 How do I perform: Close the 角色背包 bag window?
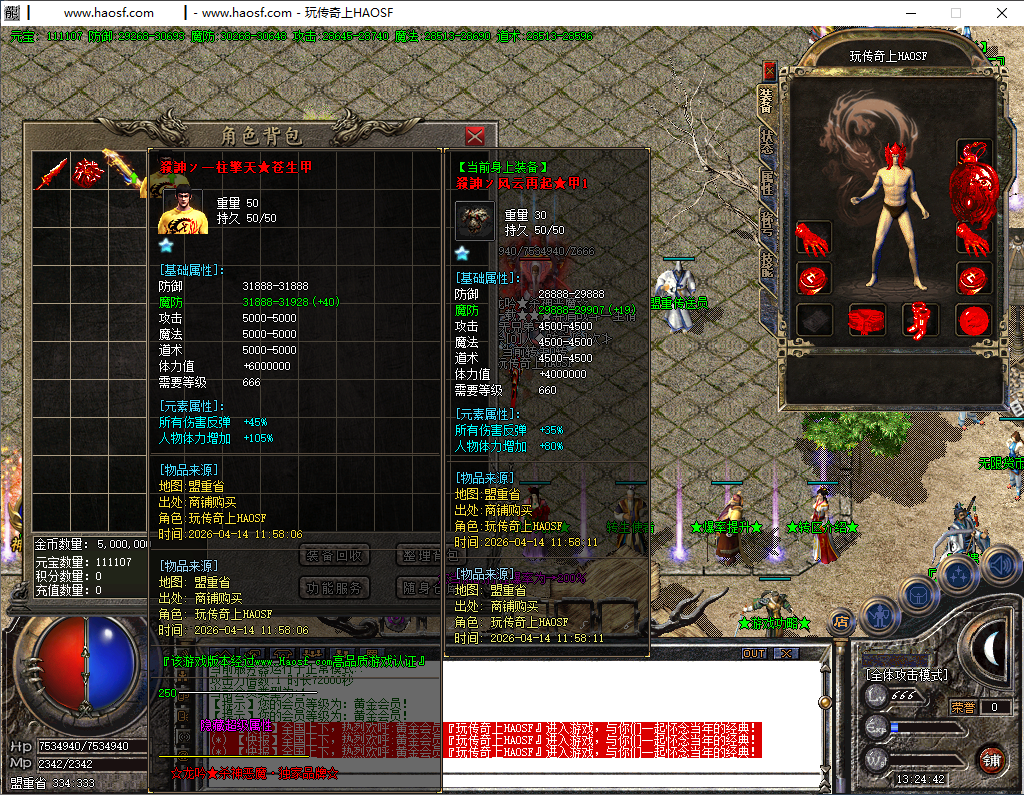pyautogui.click(x=475, y=136)
